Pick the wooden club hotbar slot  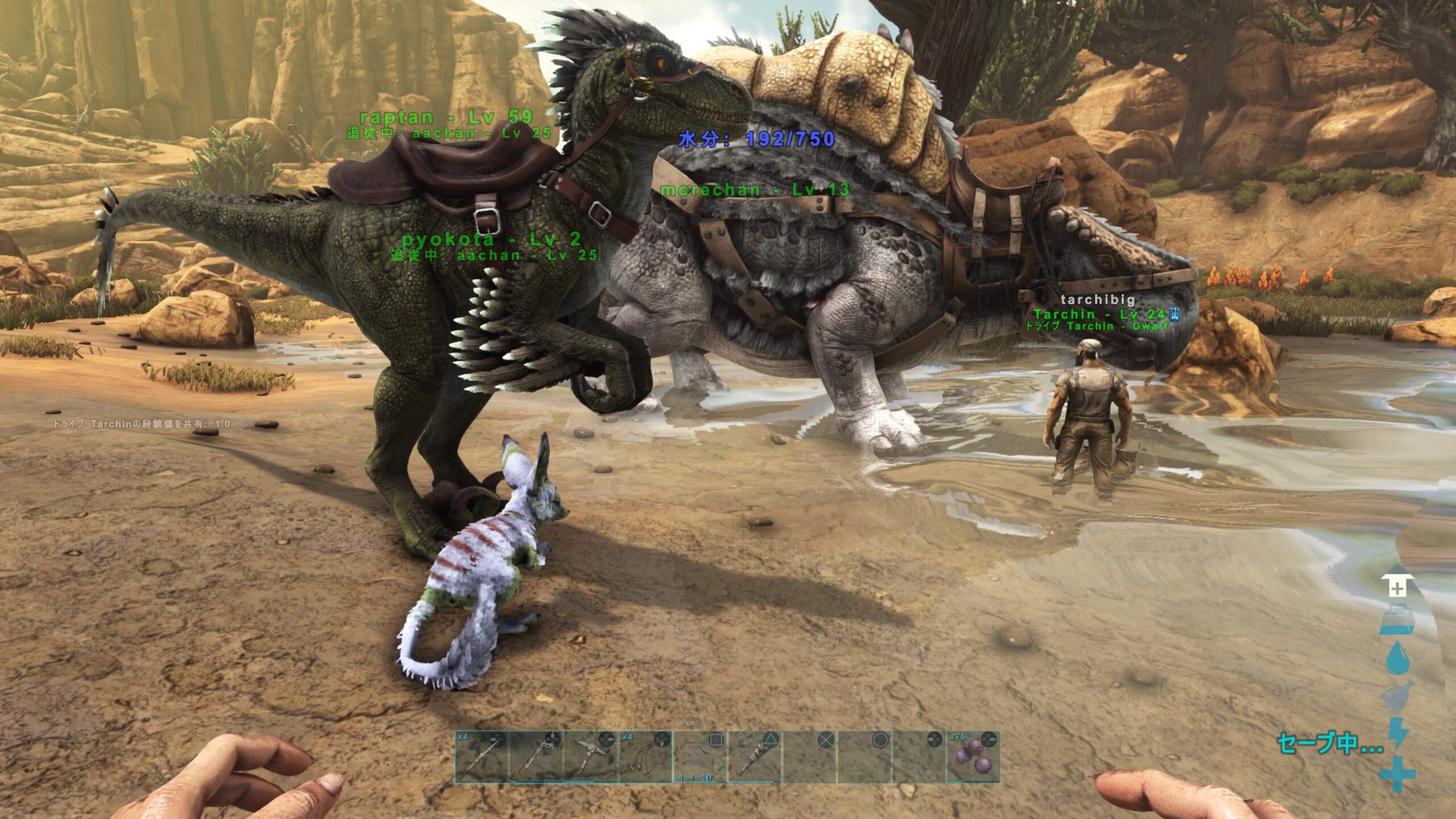(755, 758)
